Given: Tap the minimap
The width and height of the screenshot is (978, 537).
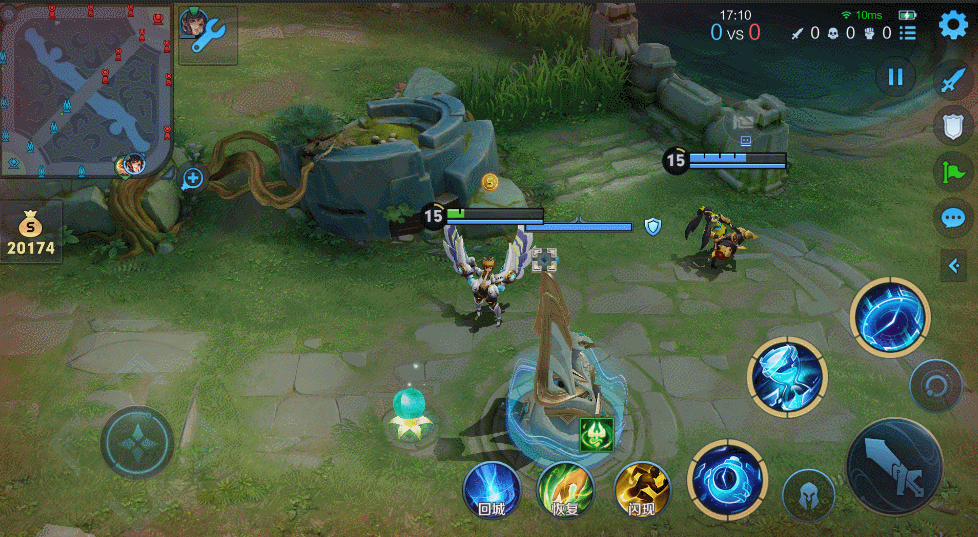Looking at the screenshot, I should pos(86,88).
